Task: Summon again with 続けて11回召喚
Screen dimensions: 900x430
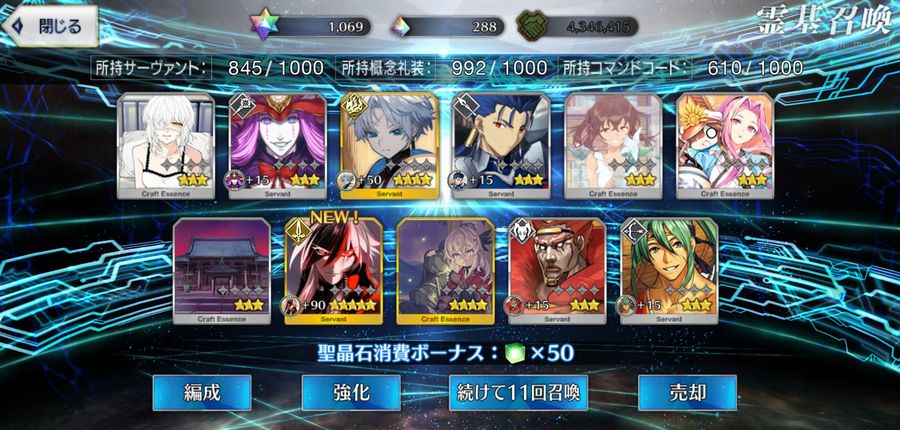Action: (x=517, y=392)
